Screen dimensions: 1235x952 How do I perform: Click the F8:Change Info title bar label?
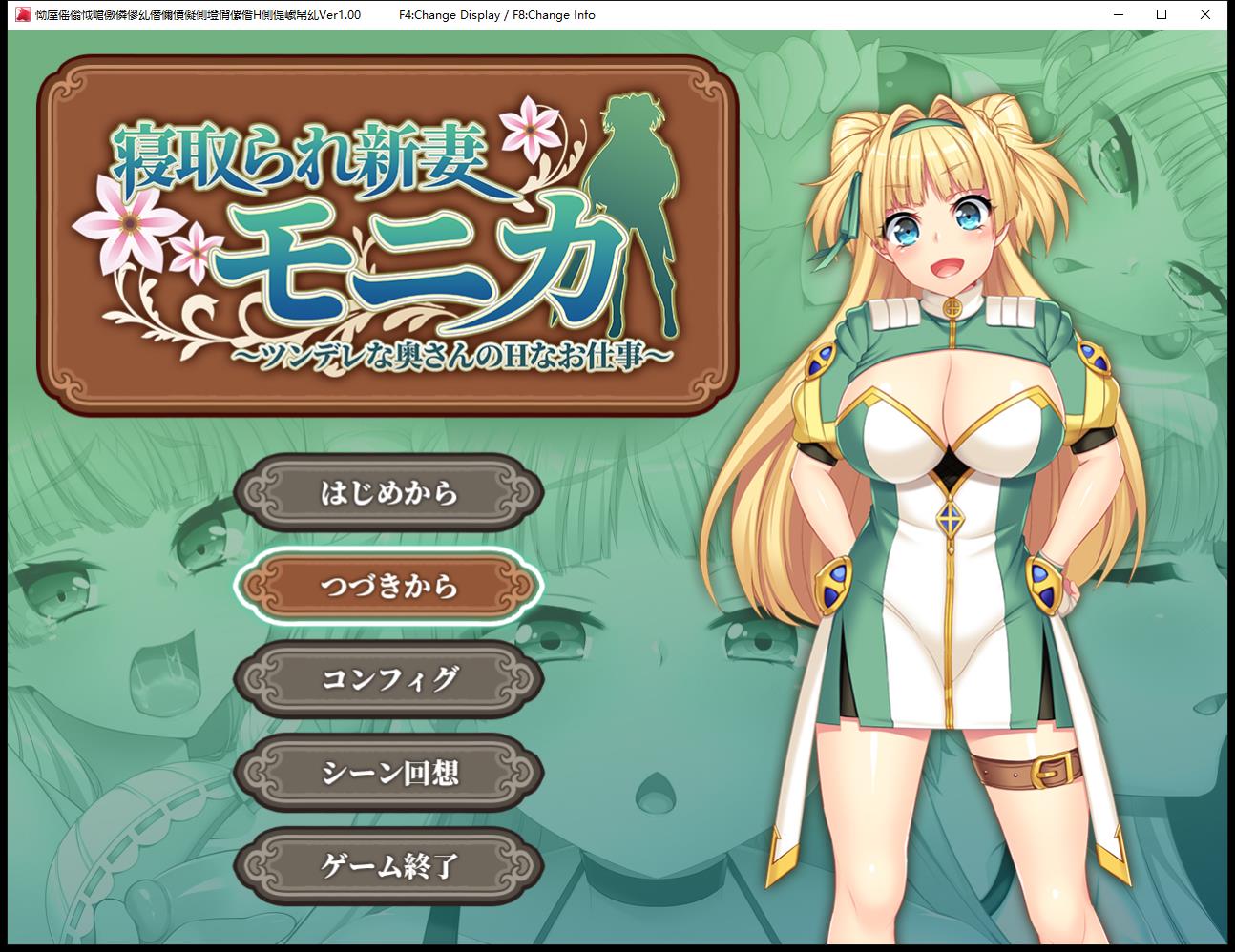[553, 14]
